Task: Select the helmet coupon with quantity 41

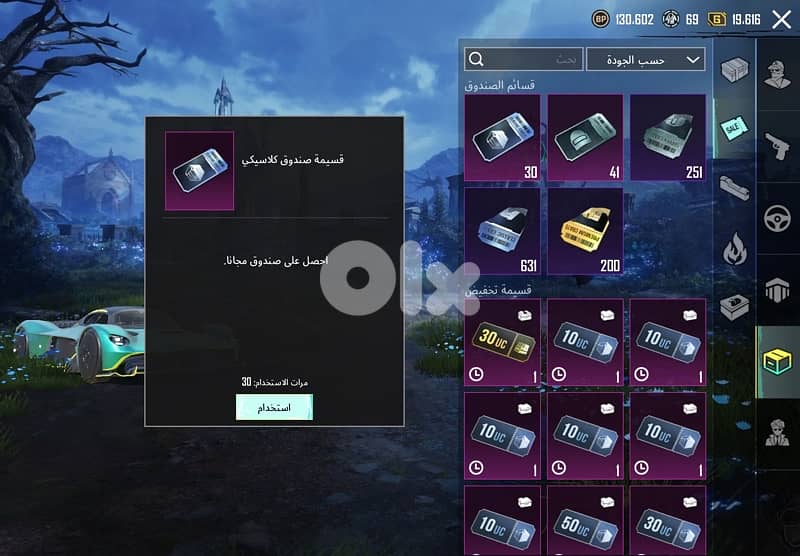Action: [x=585, y=137]
